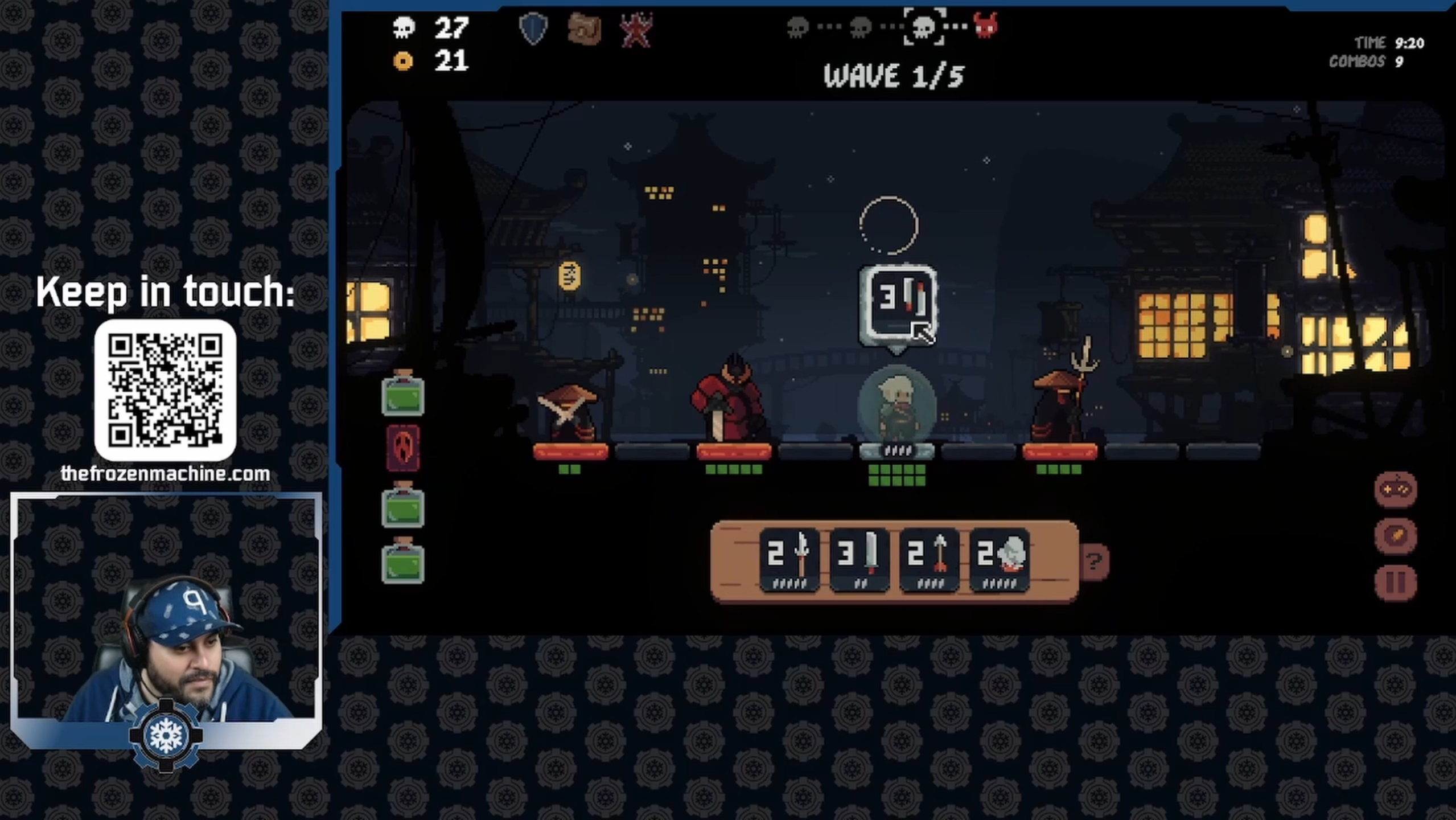The width and height of the screenshot is (1456, 820).
Task: Pause the game
Action: tap(1395, 583)
